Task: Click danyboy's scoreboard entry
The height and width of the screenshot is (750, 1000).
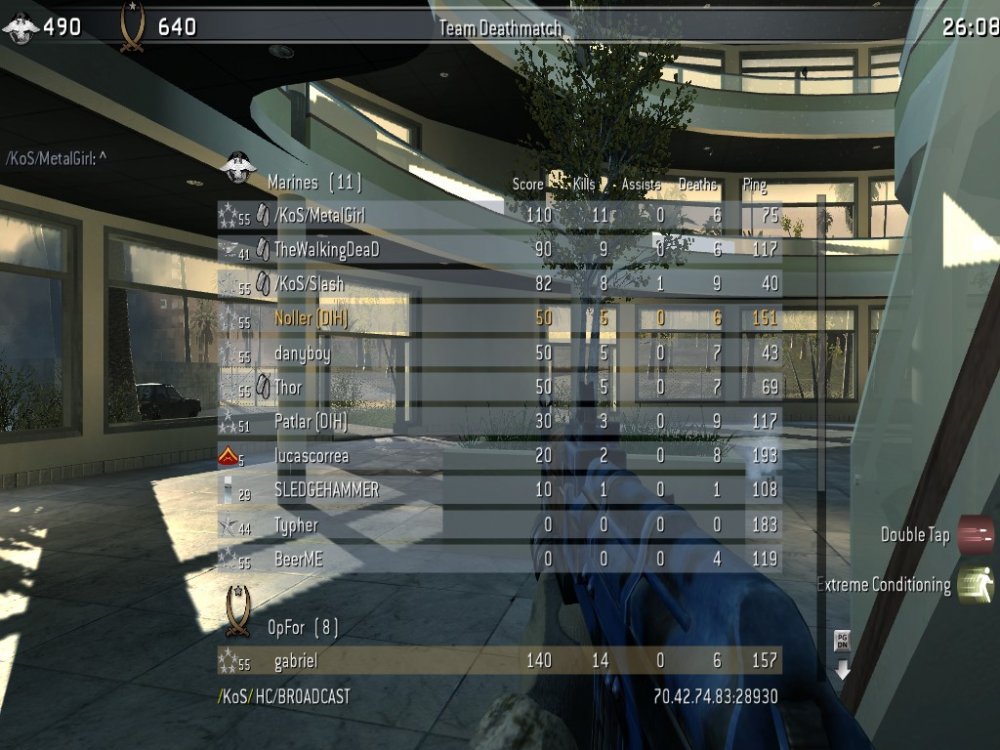Action: 500,353
